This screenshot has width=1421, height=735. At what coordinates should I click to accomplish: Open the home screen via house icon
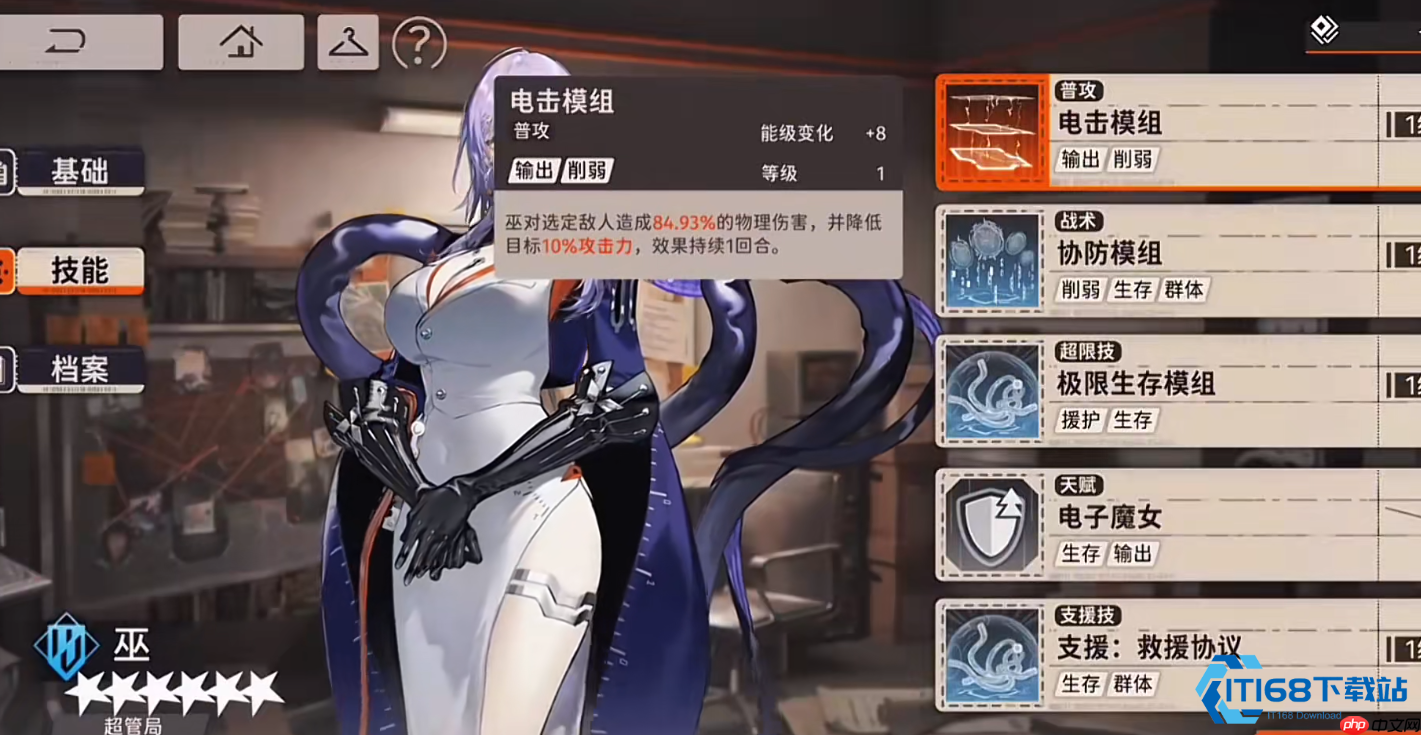coord(240,43)
